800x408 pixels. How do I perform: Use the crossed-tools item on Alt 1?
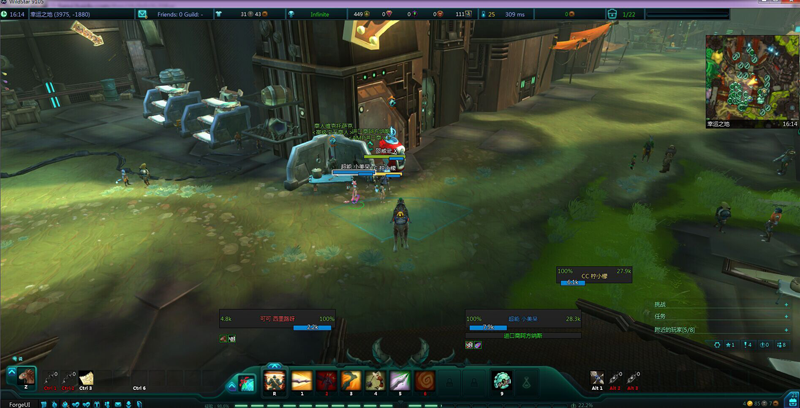pos(598,377)
